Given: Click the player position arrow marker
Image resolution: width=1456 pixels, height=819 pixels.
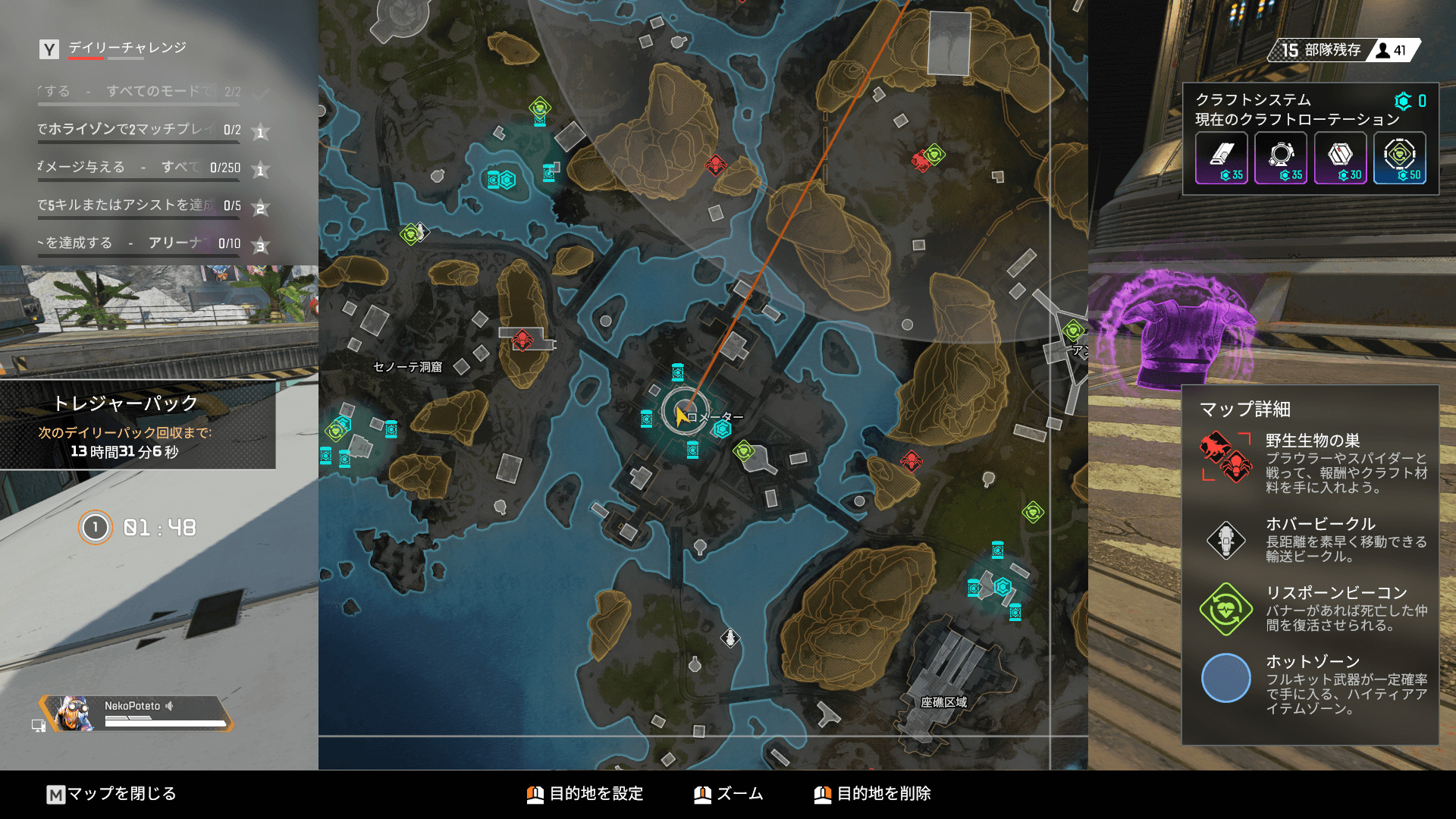Looking at the screenshot, I should point(682,414).
